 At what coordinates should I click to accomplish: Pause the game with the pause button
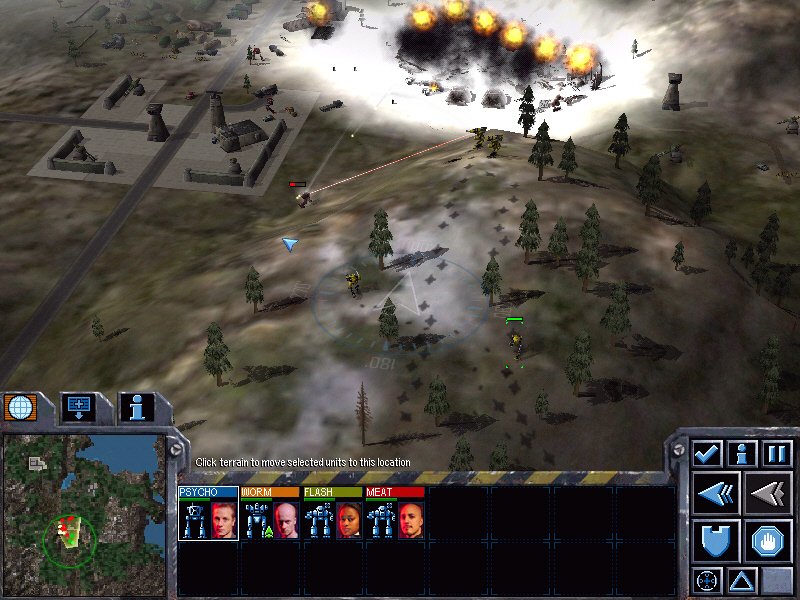(776, 453)
